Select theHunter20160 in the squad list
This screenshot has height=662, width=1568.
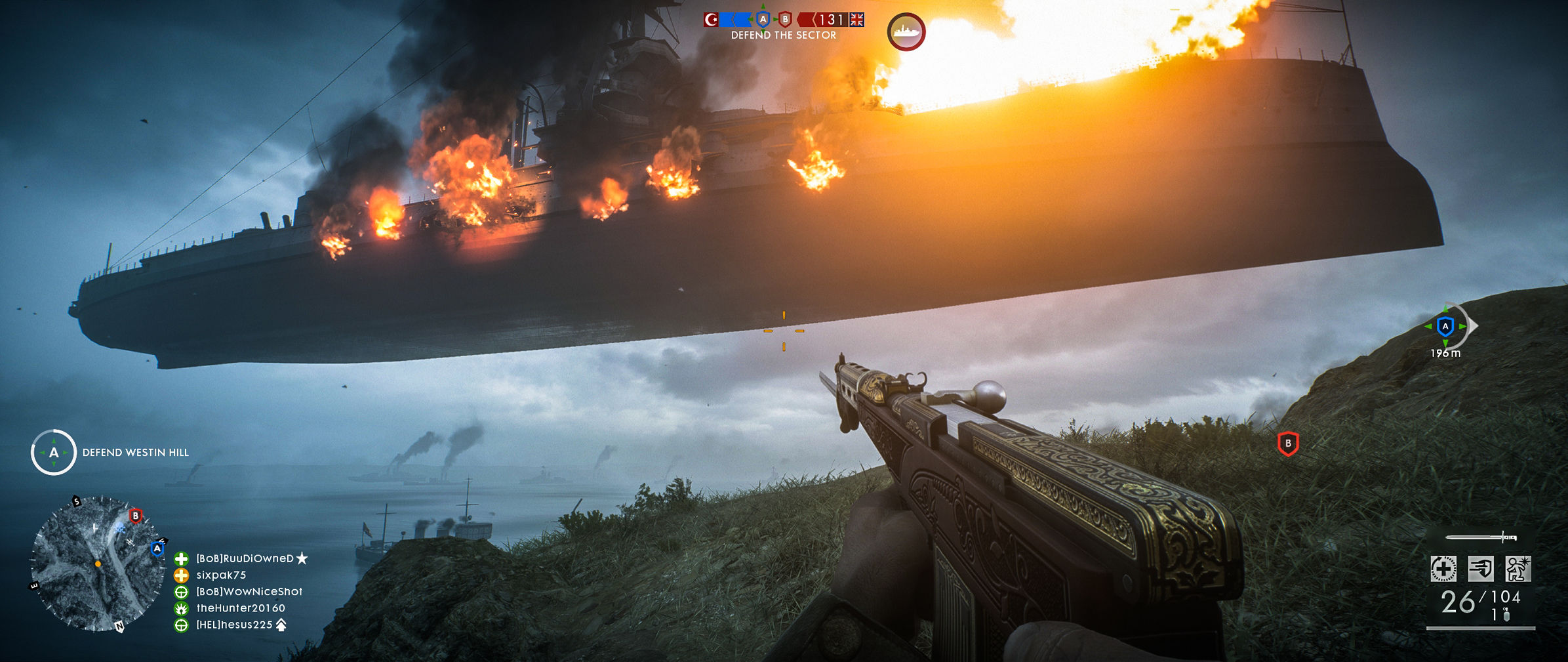241,608
